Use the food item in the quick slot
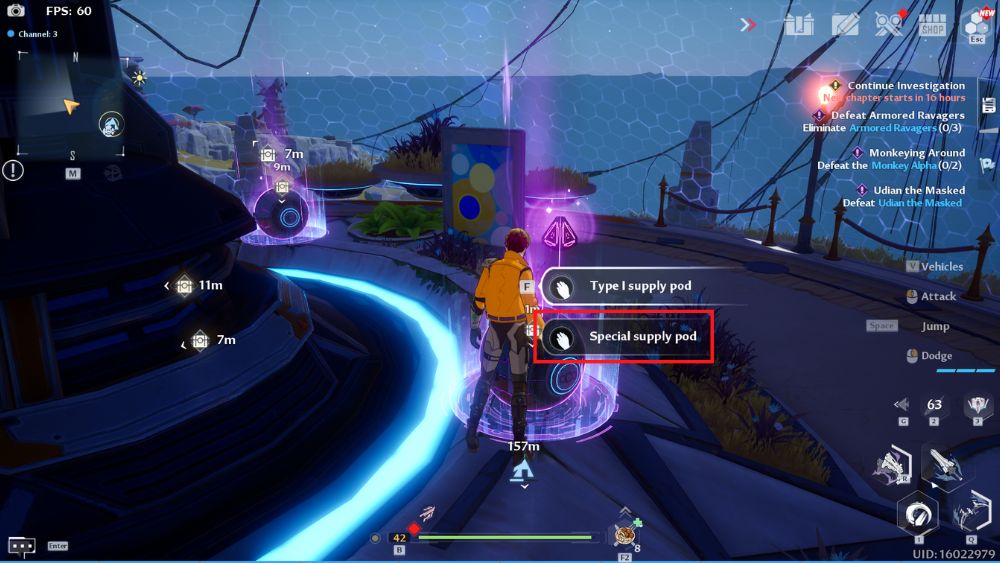 pos(626,535)
